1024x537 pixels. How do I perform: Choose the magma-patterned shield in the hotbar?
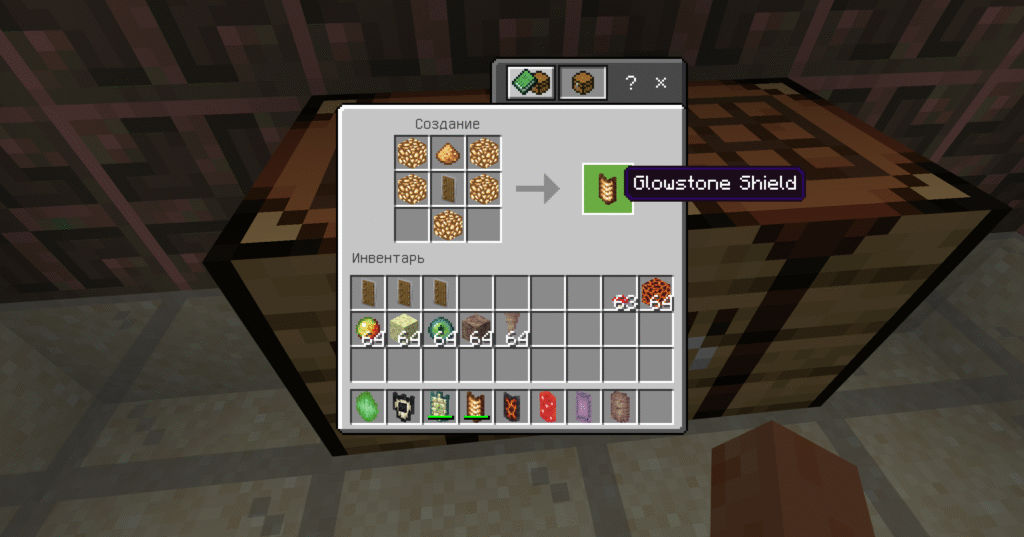click(x=513, y=406)
